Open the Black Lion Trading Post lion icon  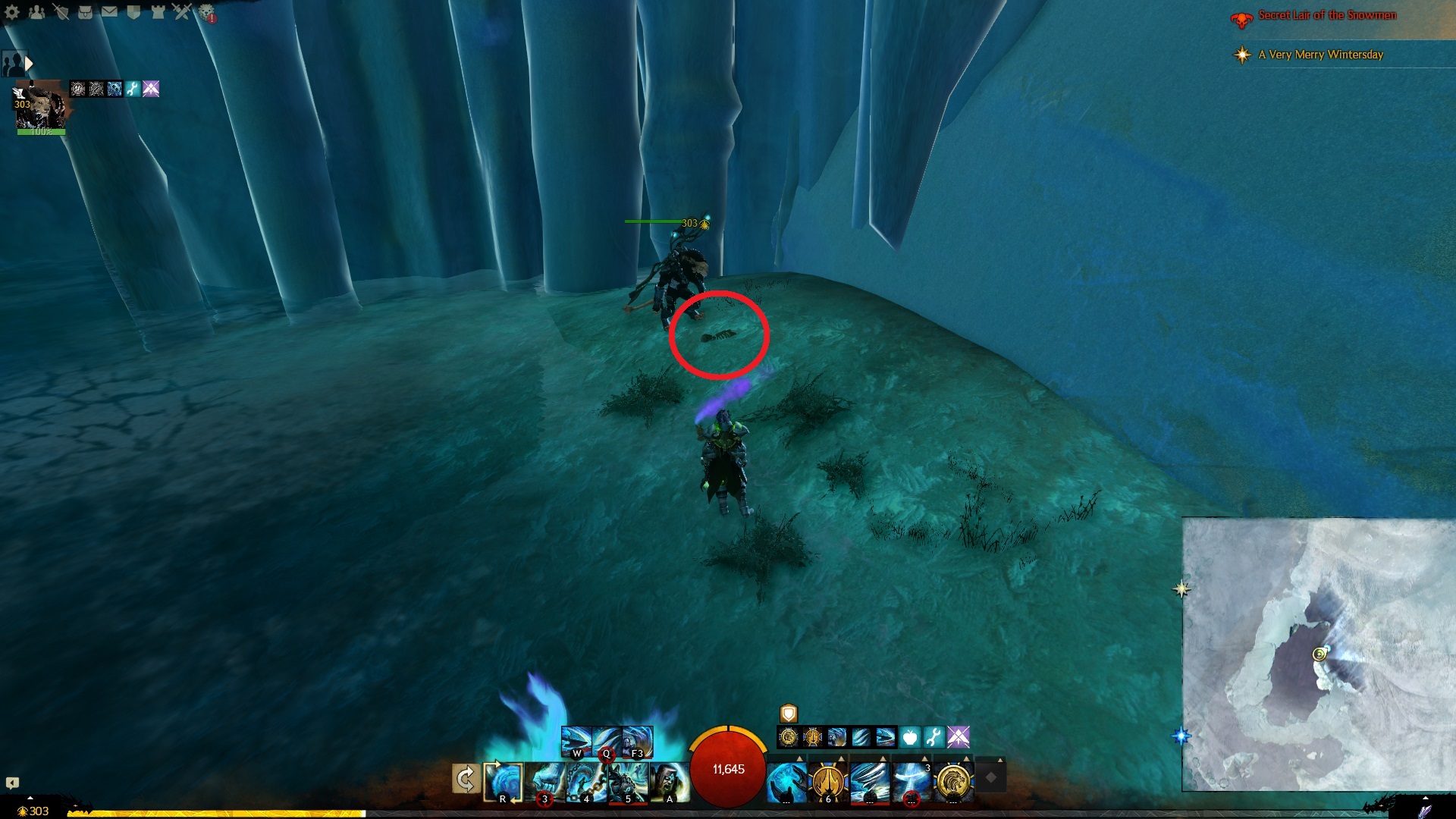[206, 12]
